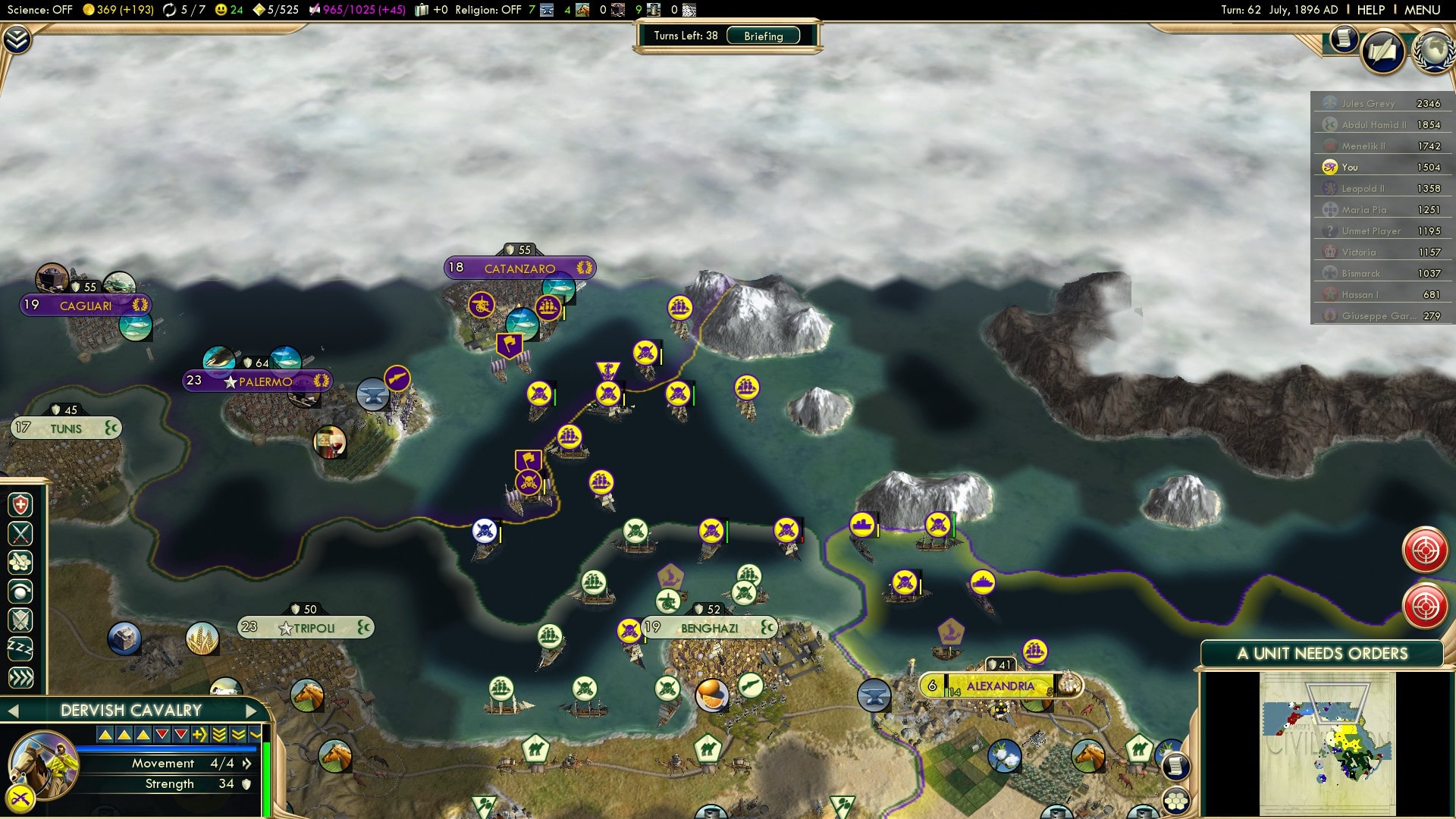
Task: Open the notification log scroll icon
Action: (1343, 39)
